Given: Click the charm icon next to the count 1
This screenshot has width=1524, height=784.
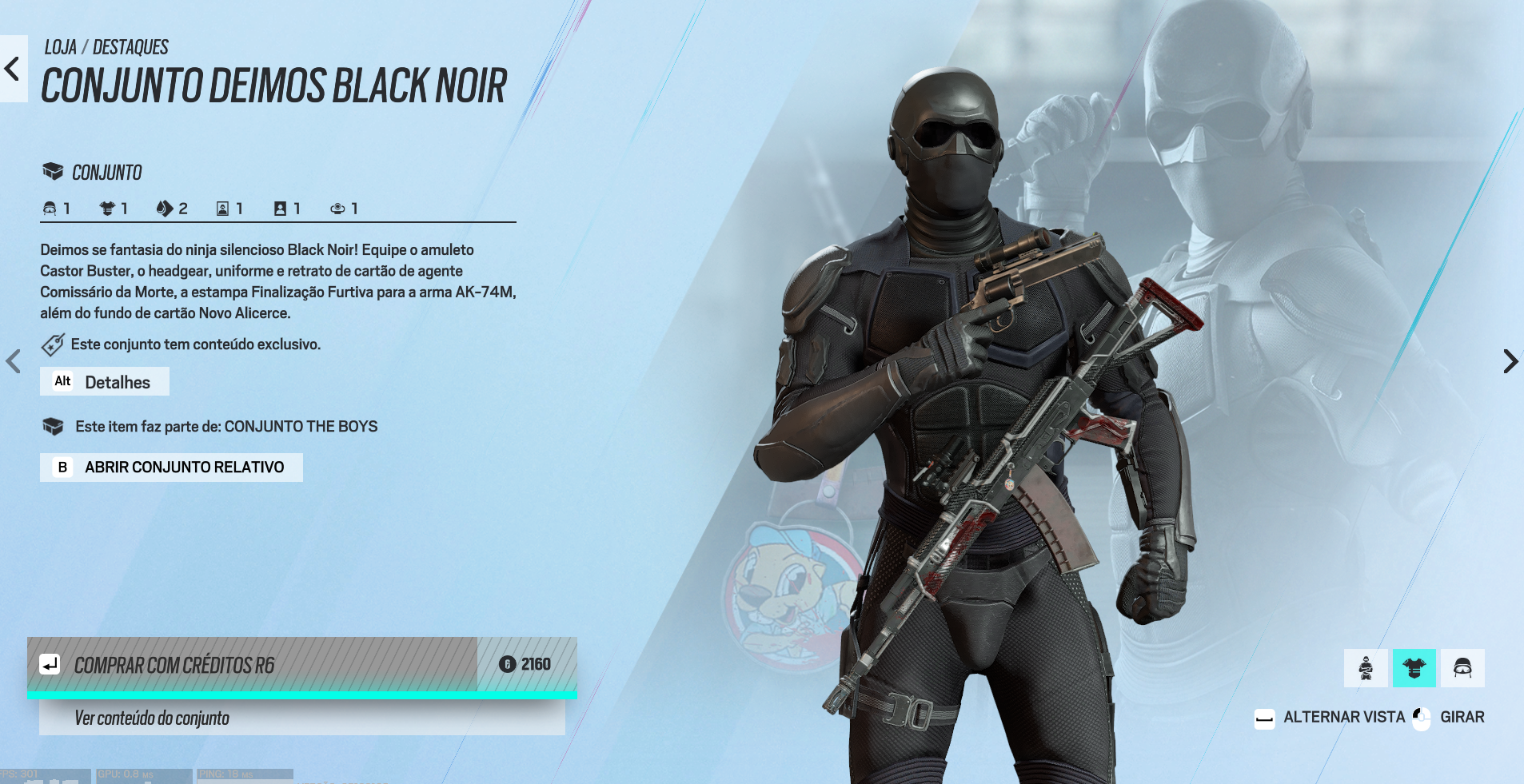Looking at the screenshot, I should (x=337, y=208).
